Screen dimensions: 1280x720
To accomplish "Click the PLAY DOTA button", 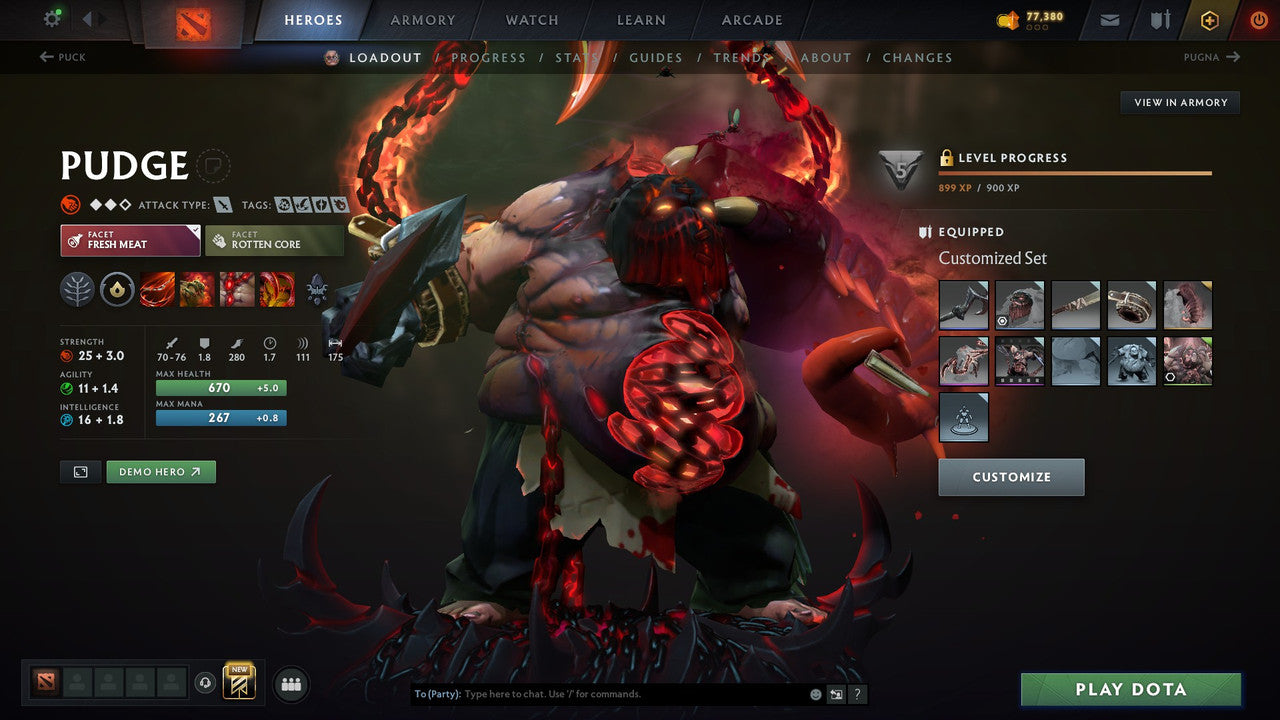I will (x=1131, y=689).
